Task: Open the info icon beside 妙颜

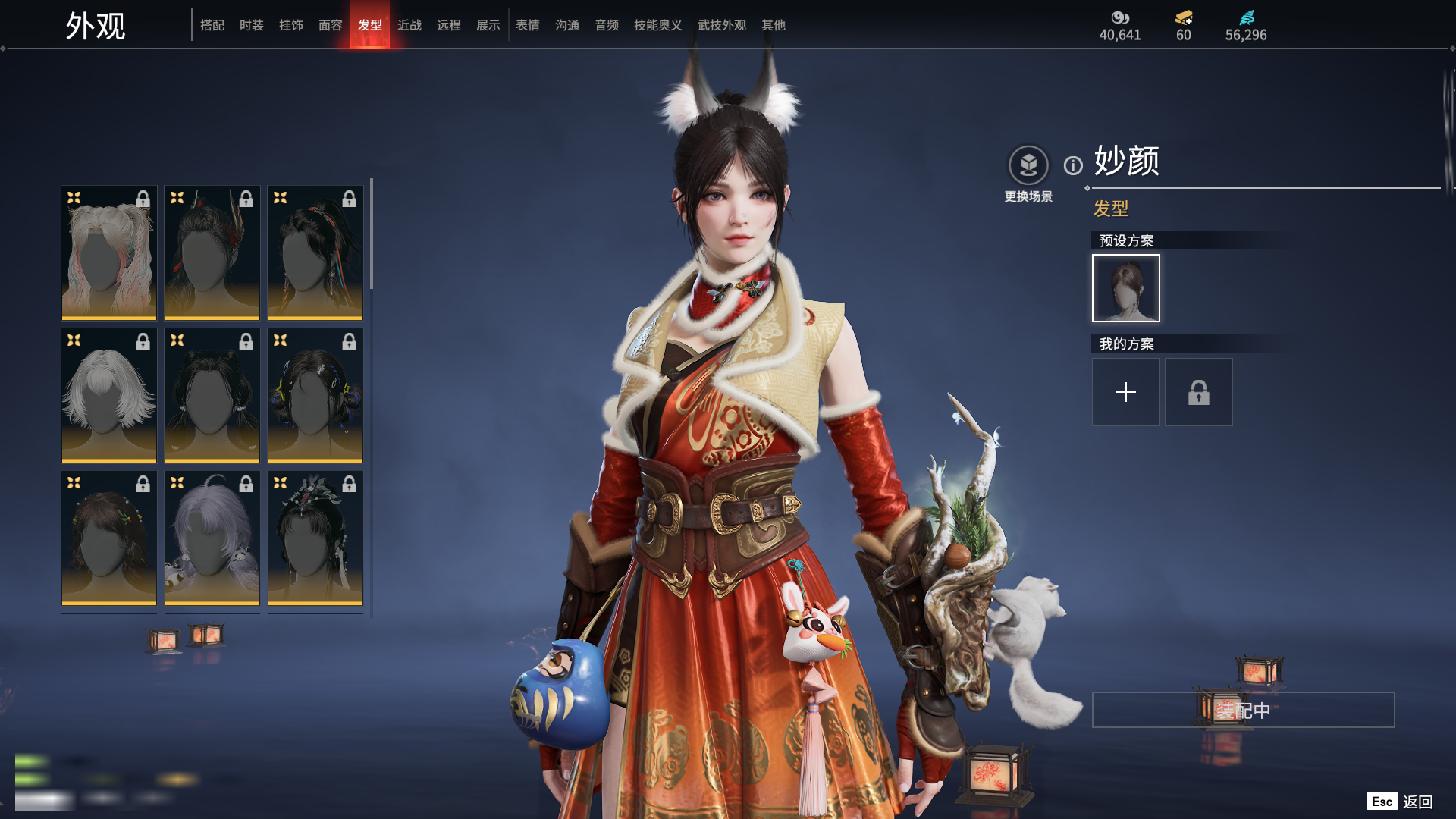Action: 1073,165
